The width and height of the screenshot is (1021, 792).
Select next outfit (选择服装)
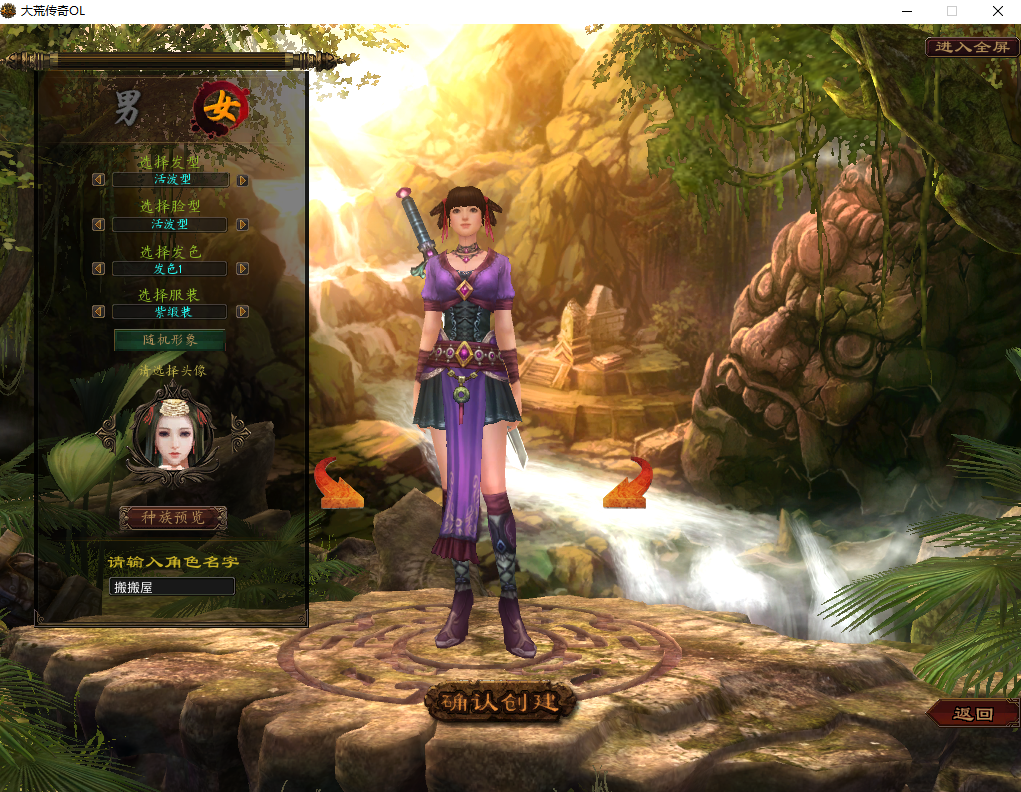pyautogui.click(x=242, y=312)
